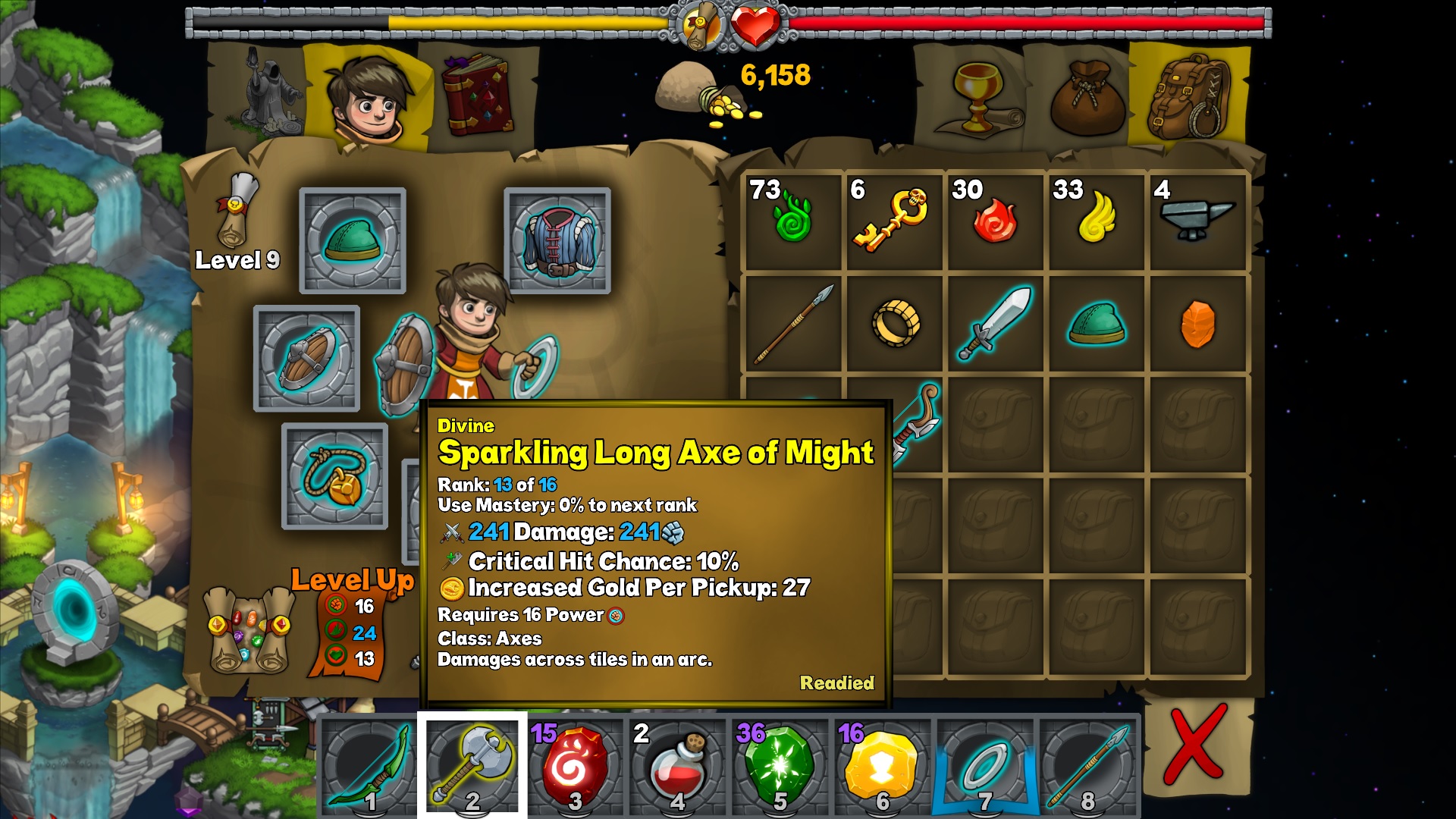The image size is (1456, 819).
Task: Click the gold skull key item
Action: 893,220
